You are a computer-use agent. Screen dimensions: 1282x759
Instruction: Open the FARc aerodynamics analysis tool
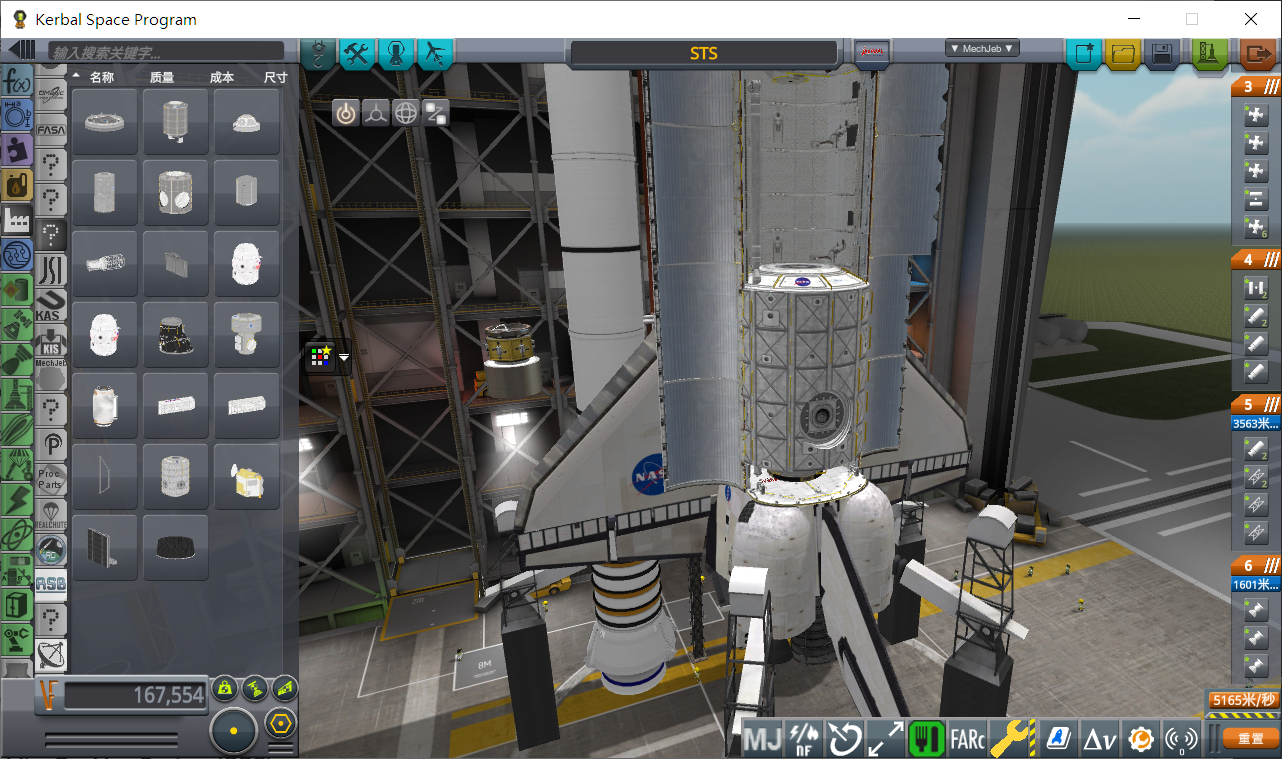pyautogui.click(x=966, y=738)
